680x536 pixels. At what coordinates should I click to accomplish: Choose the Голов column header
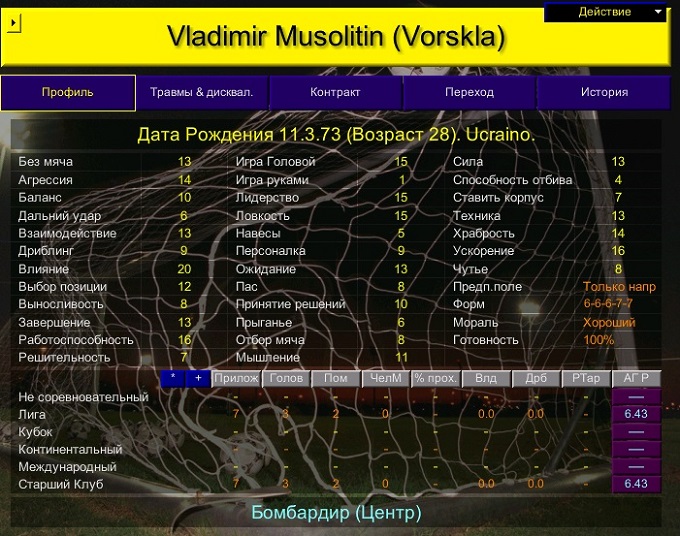tap(285, 379)
